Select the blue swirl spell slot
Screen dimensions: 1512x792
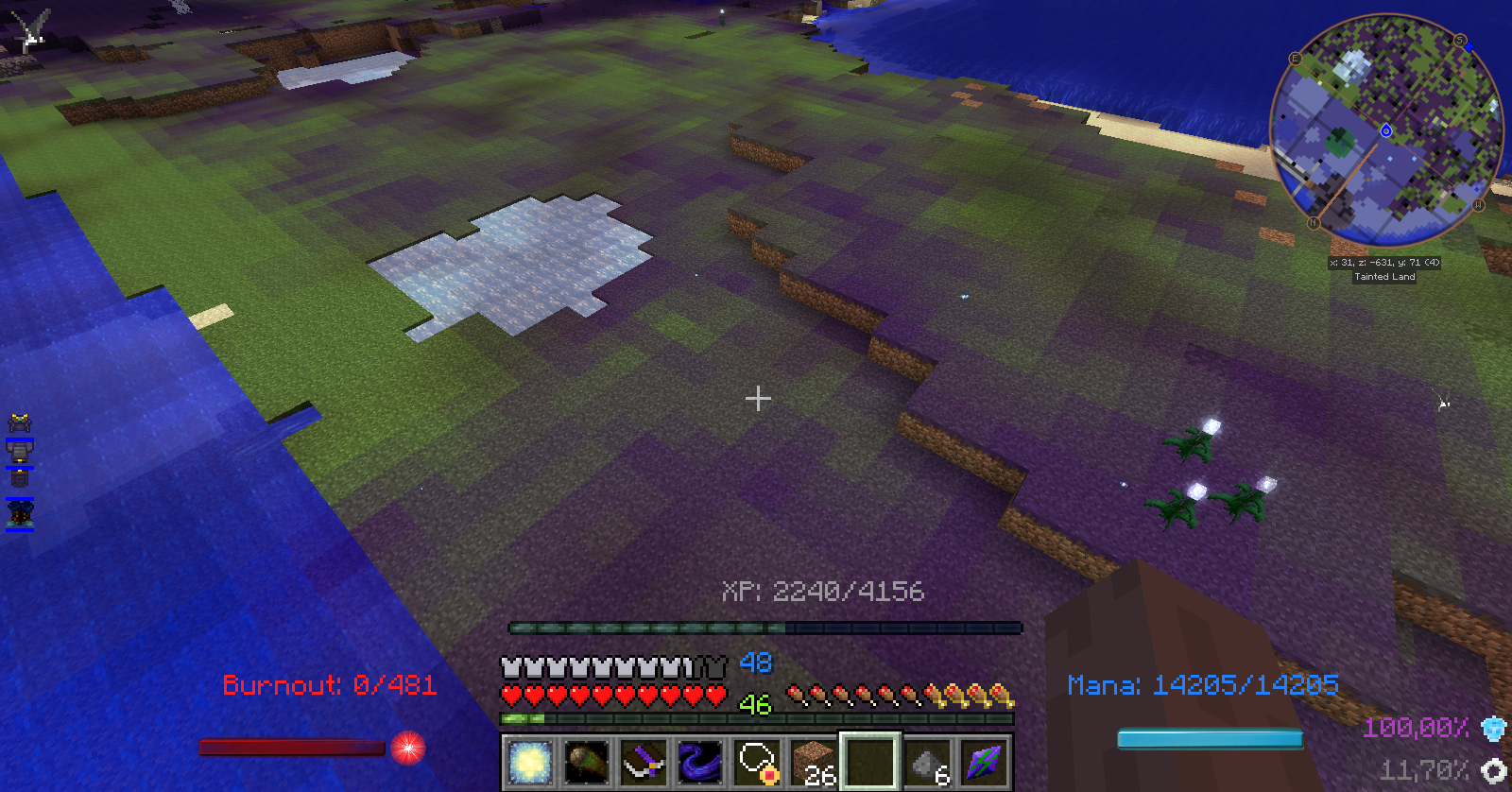click(700, 762)
